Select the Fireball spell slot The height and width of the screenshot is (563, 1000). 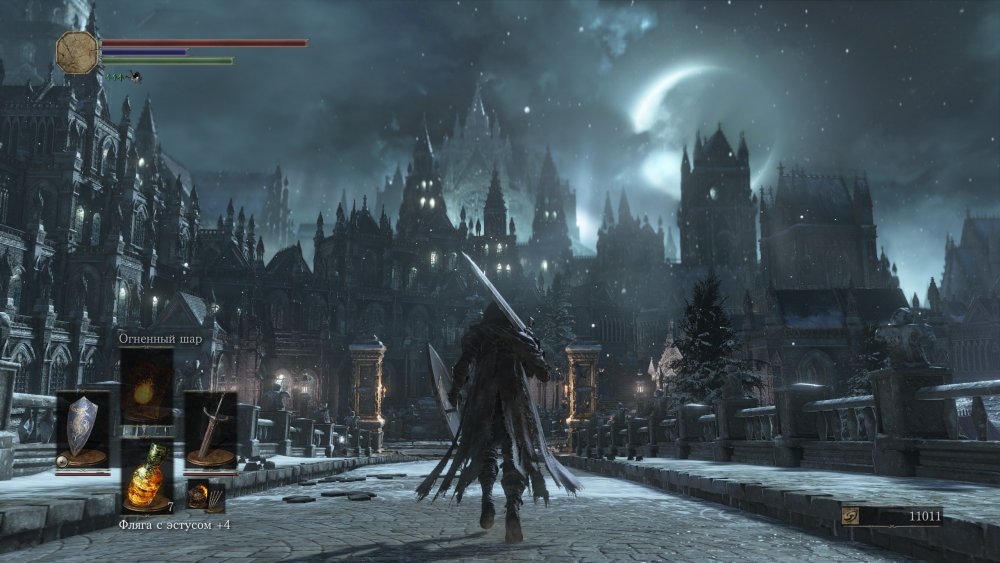coord(146,385)
